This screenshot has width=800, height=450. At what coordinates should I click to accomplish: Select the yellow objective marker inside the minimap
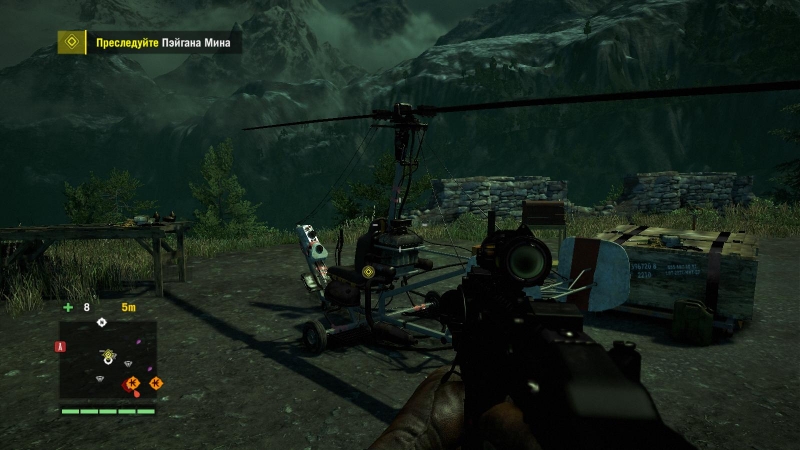point(107,356)
